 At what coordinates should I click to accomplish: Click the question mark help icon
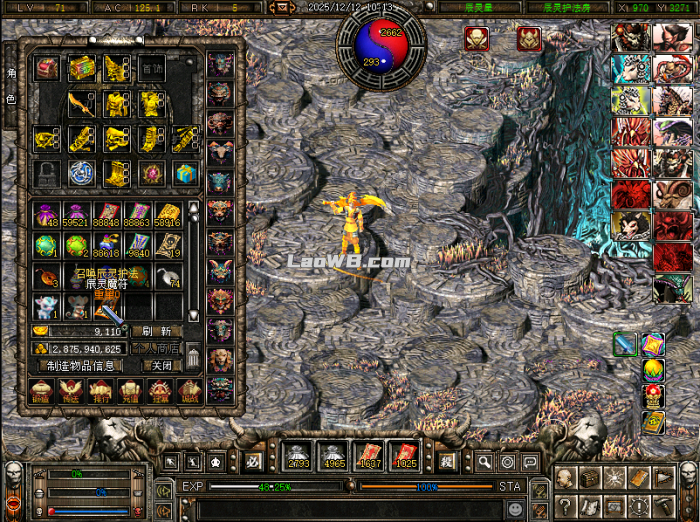point(565,503)
